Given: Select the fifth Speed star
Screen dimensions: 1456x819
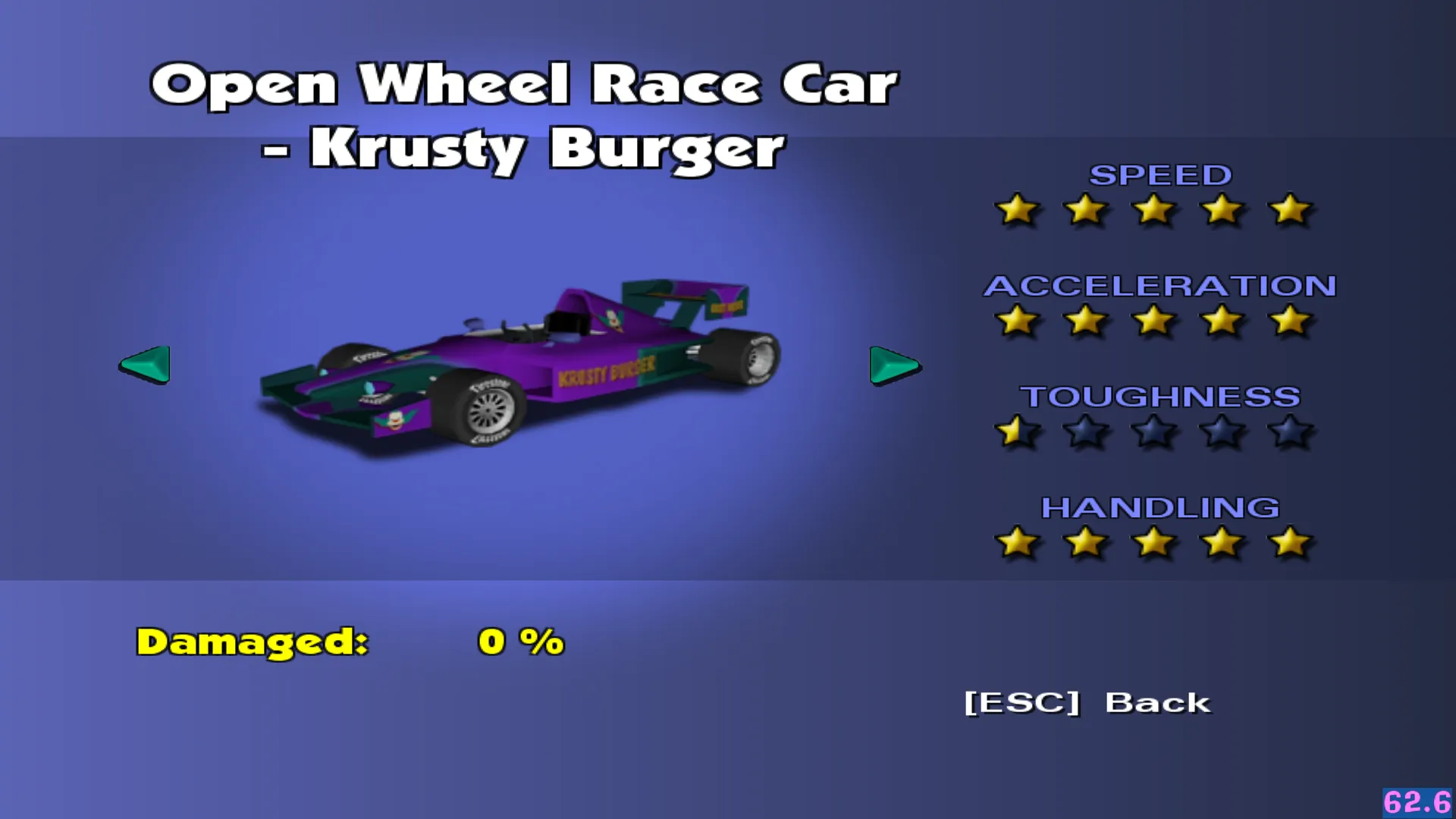Looking at the screenshot, I should (1288, 212).
